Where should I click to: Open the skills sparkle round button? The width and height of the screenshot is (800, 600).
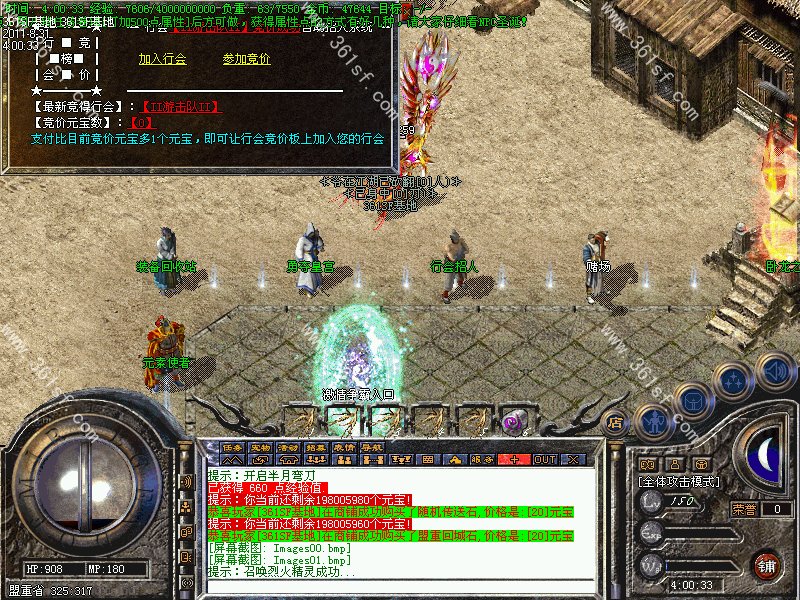(734, 381)
